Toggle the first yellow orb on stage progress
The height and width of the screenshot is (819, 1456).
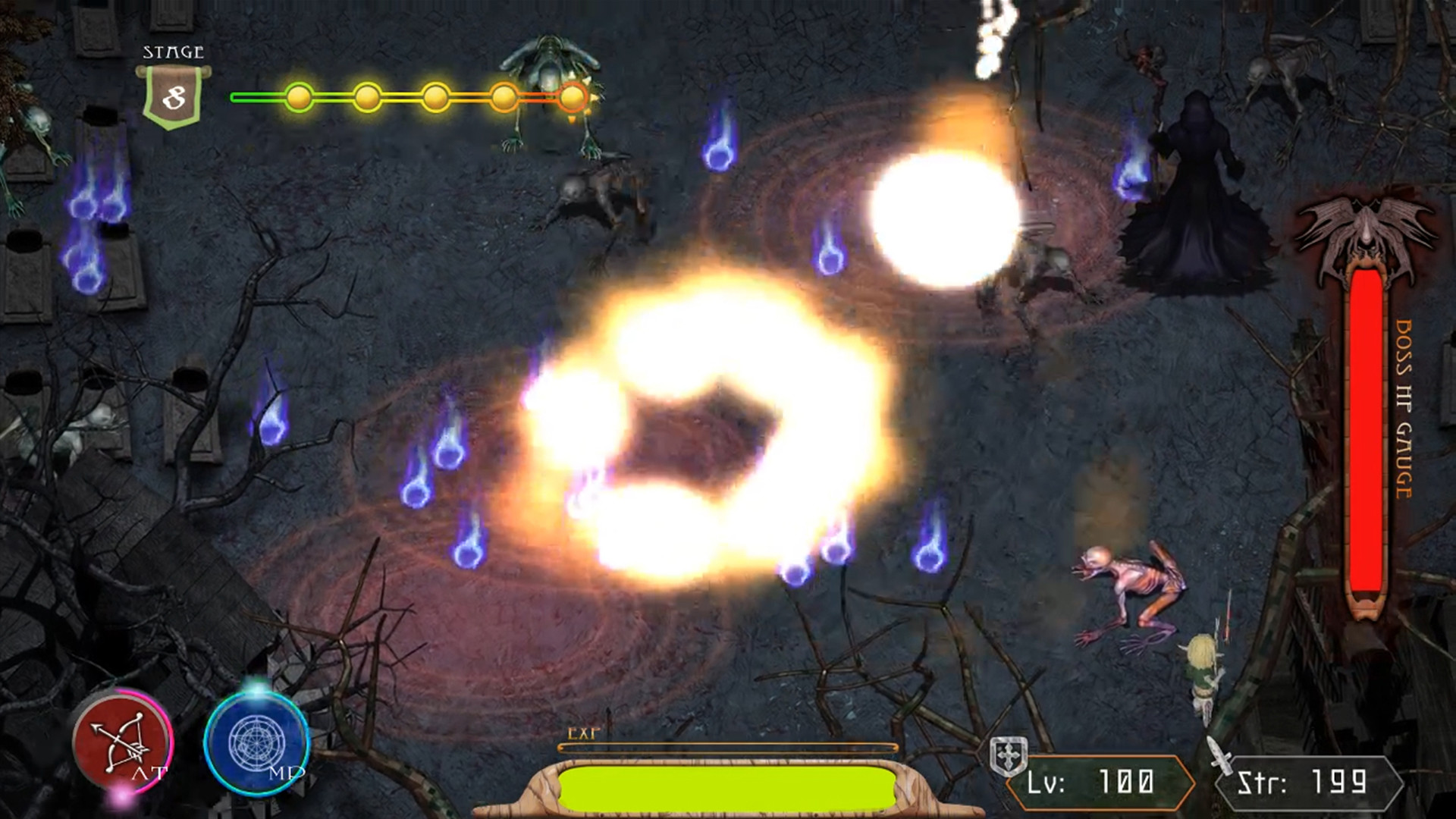coord(300,97)
